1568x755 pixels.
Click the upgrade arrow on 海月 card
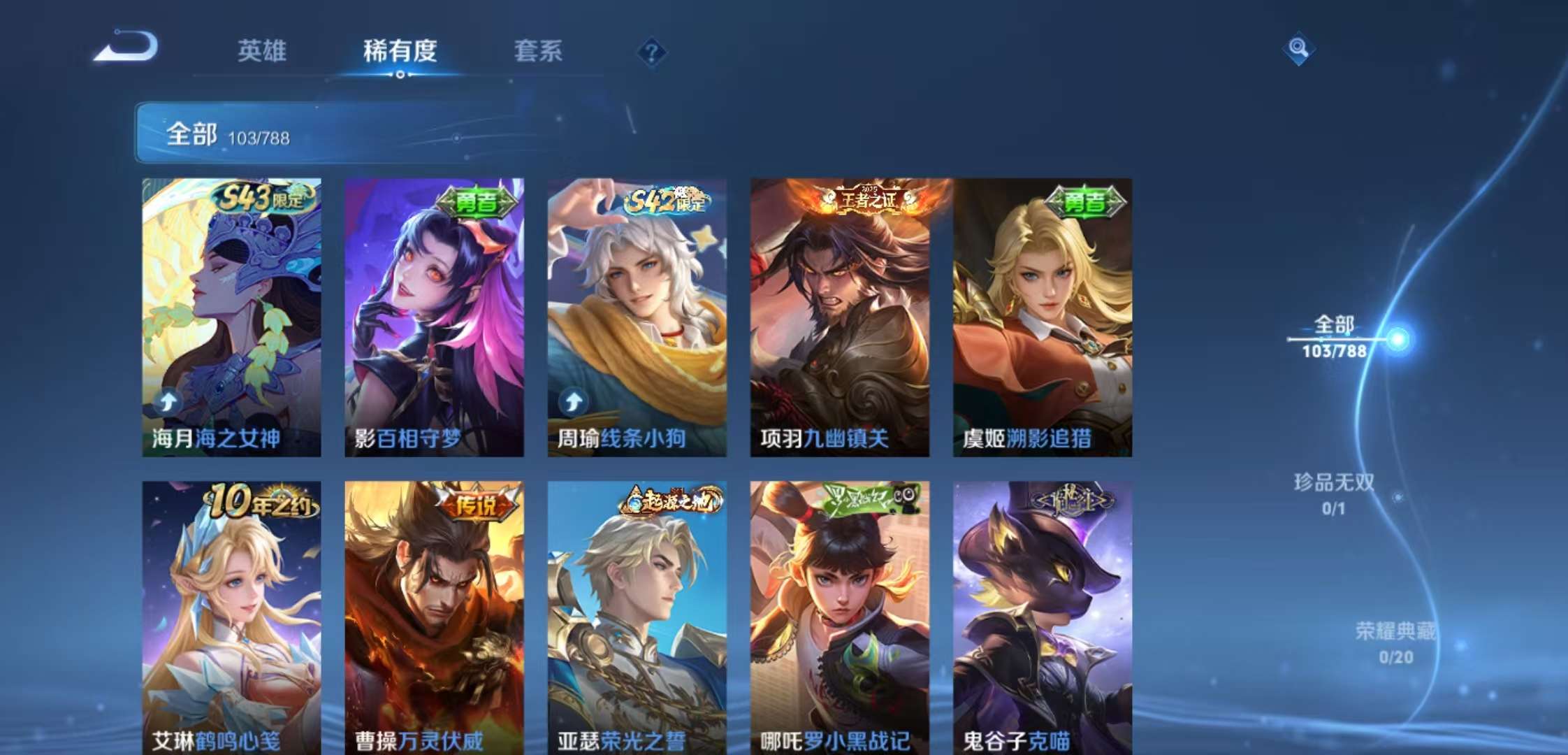[x=167, y=401]
